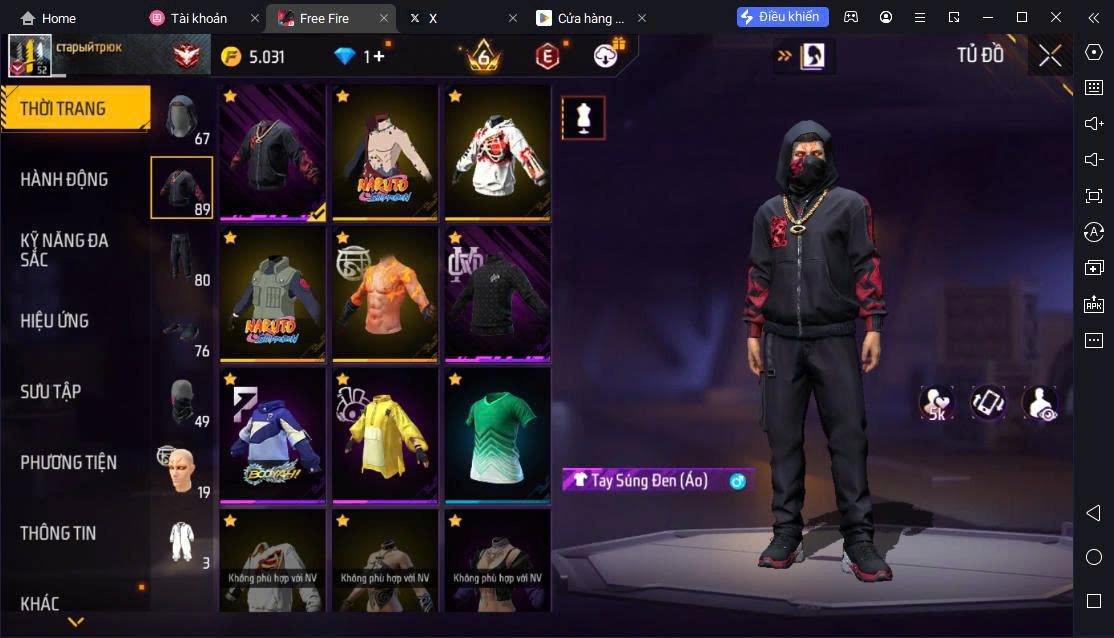Select the black hooded head item category
The image size is (1114, 638).
[x=182, y=119]
